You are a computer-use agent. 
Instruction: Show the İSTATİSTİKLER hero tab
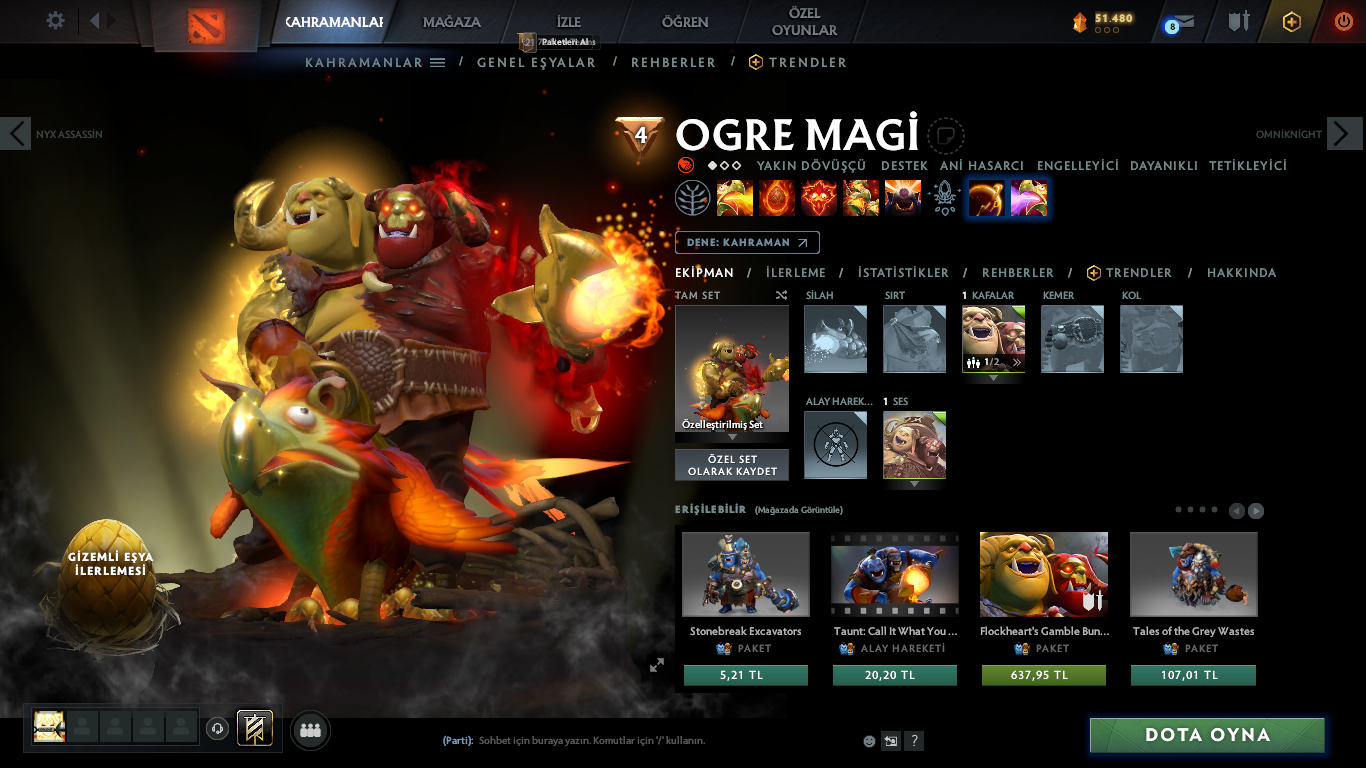[x=903, y=272]
